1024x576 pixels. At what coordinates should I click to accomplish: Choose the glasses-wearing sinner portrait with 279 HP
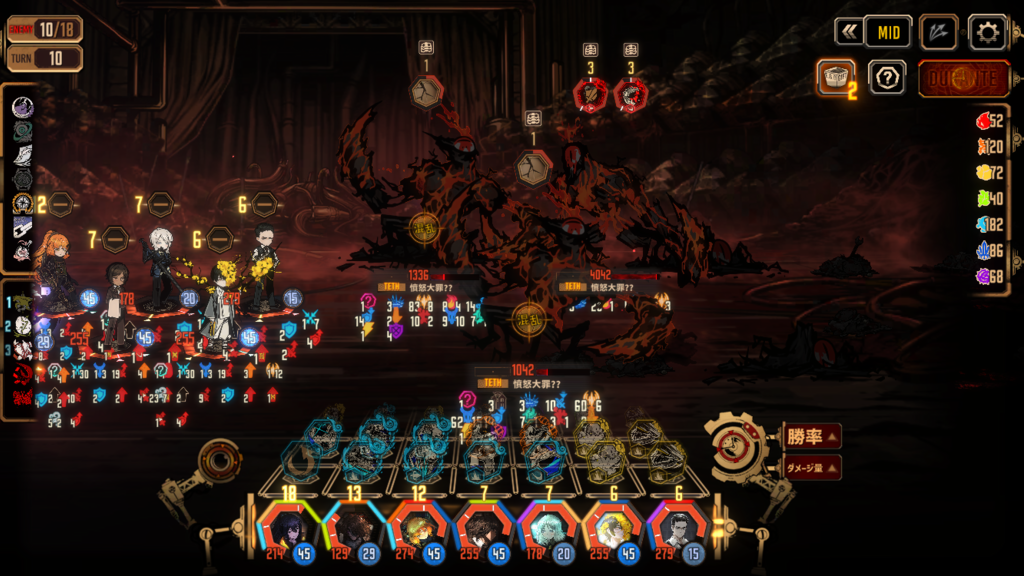pyautogui.click(x=678, y=525)
